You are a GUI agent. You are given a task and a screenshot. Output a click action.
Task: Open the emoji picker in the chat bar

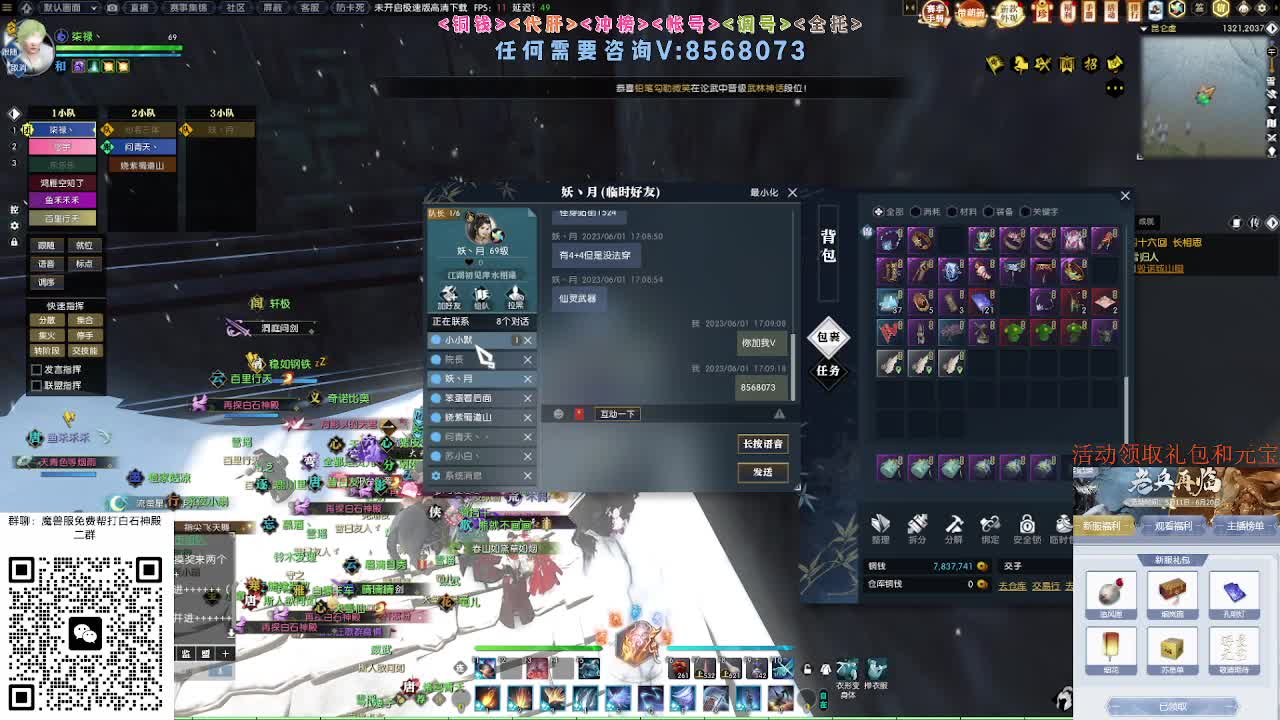(558, 414)
